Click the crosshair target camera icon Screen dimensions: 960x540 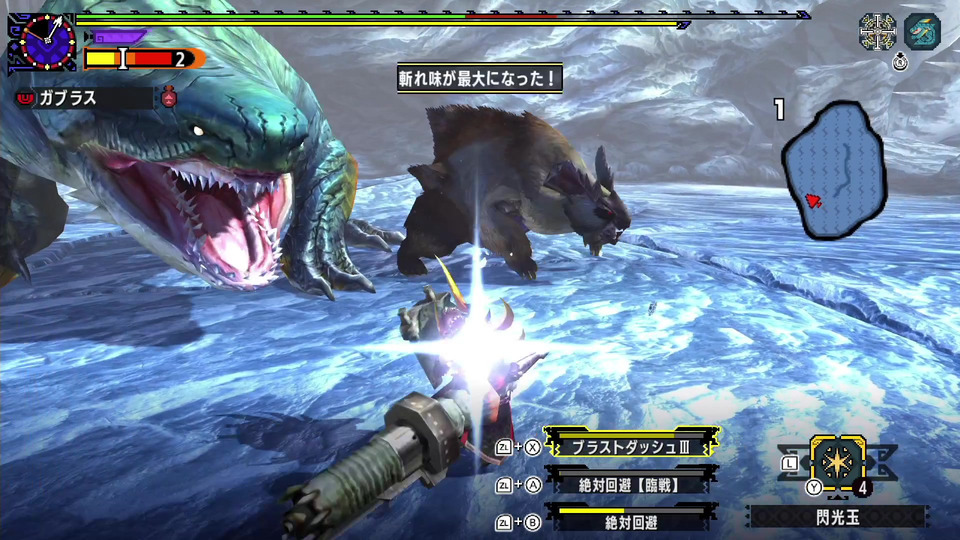click(x=877, y=31)
